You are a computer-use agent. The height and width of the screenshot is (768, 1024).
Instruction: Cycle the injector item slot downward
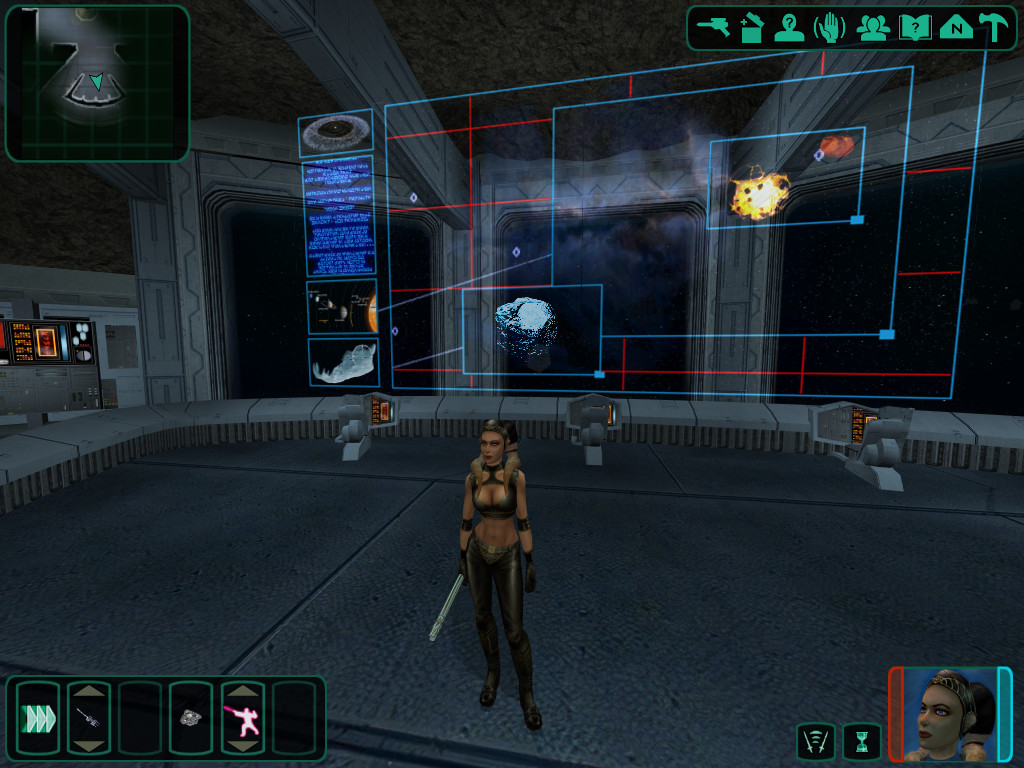click(88, 745)
